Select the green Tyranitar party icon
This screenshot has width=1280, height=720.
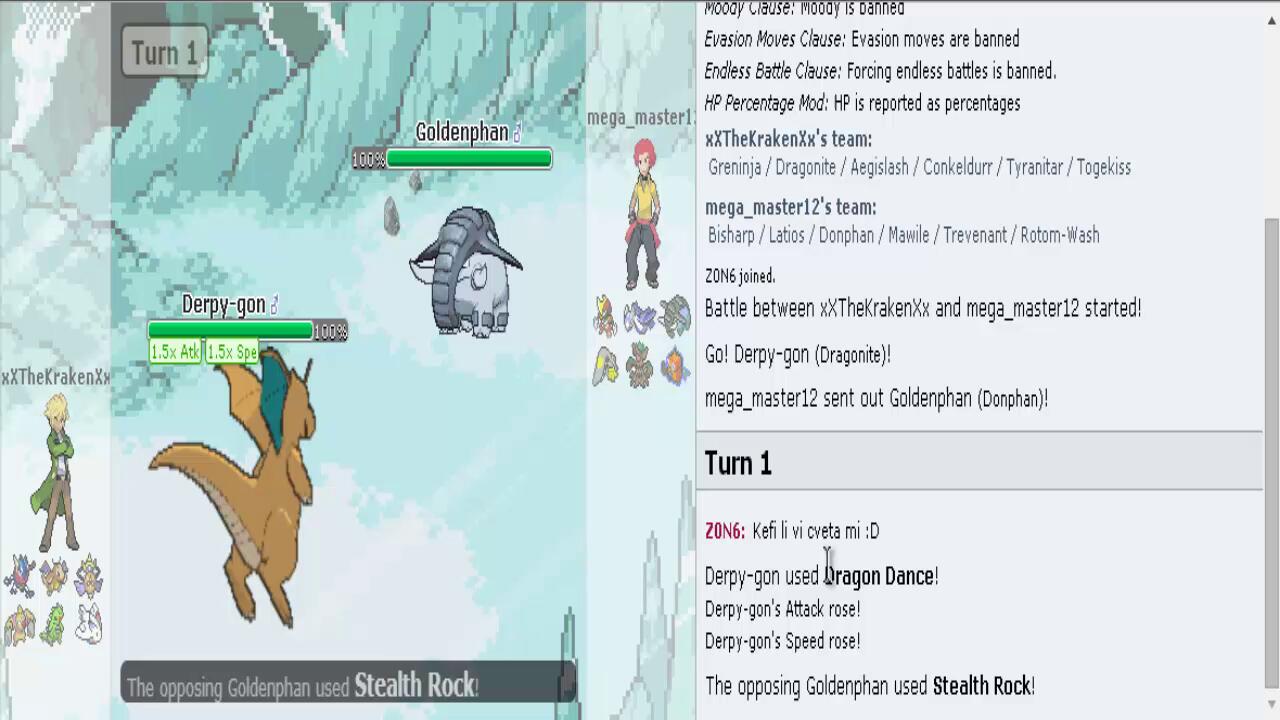pos(54,625)
